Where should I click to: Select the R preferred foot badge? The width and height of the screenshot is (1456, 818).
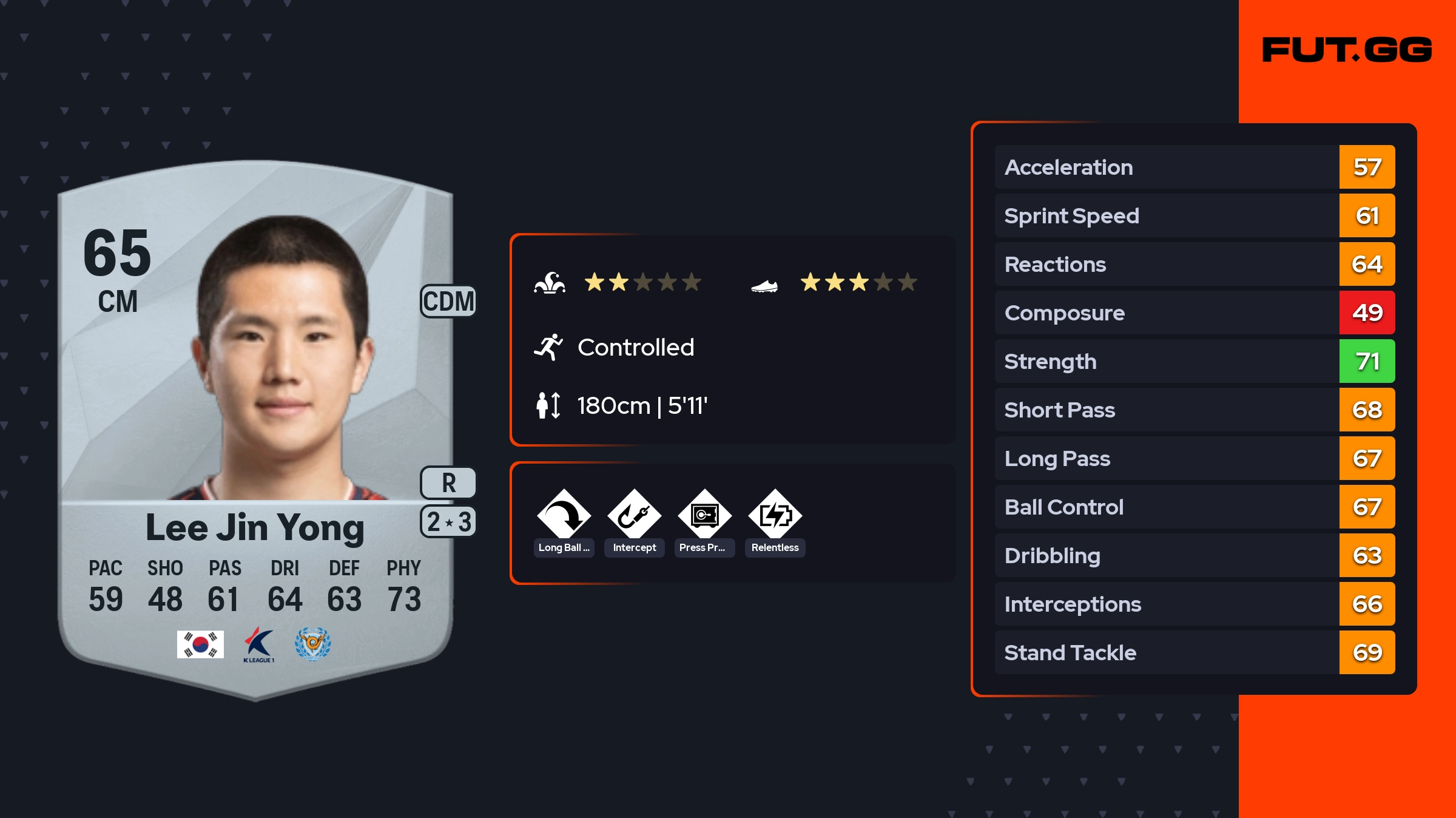(448, 483)
